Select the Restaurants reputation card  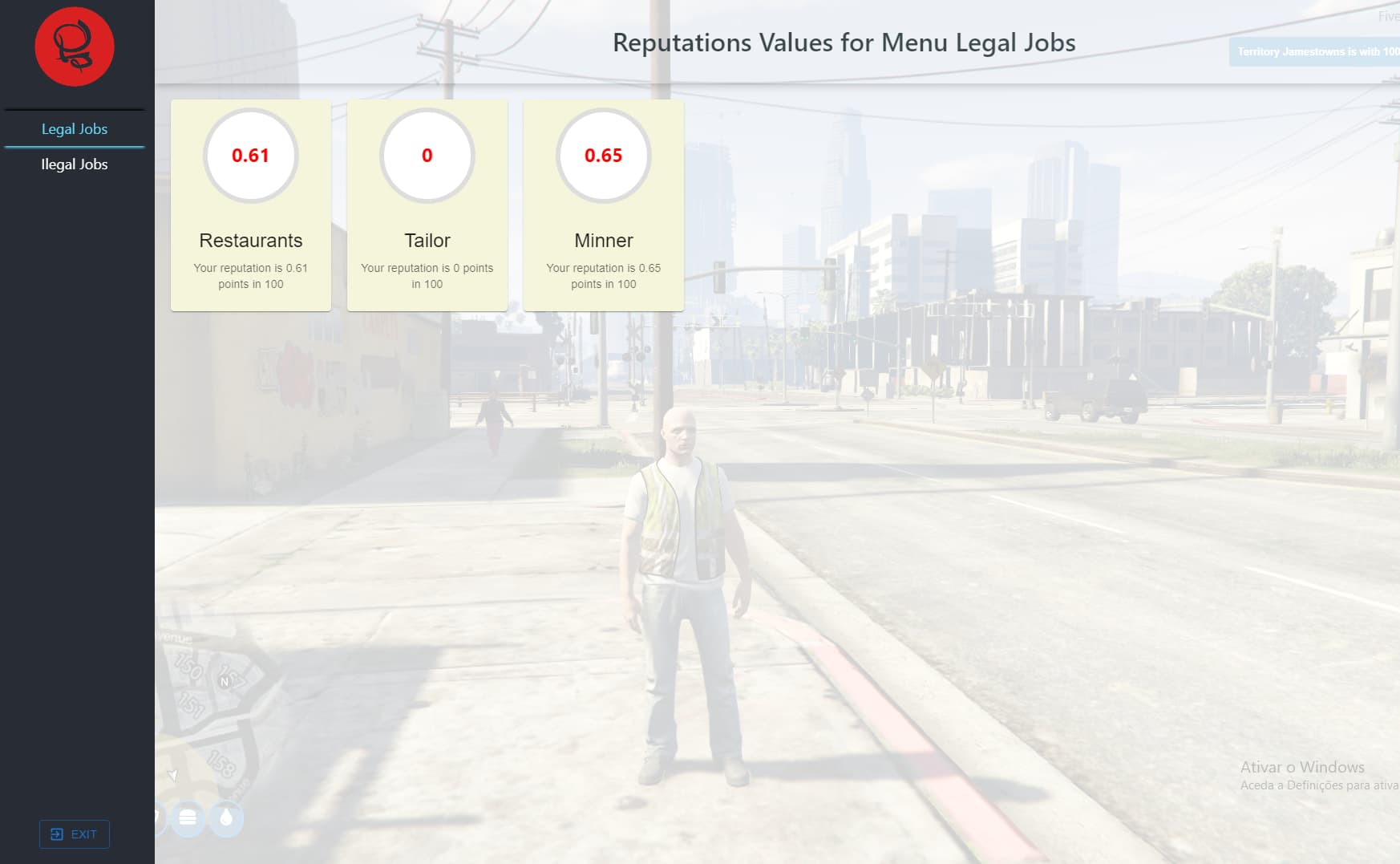pos(250,203)
